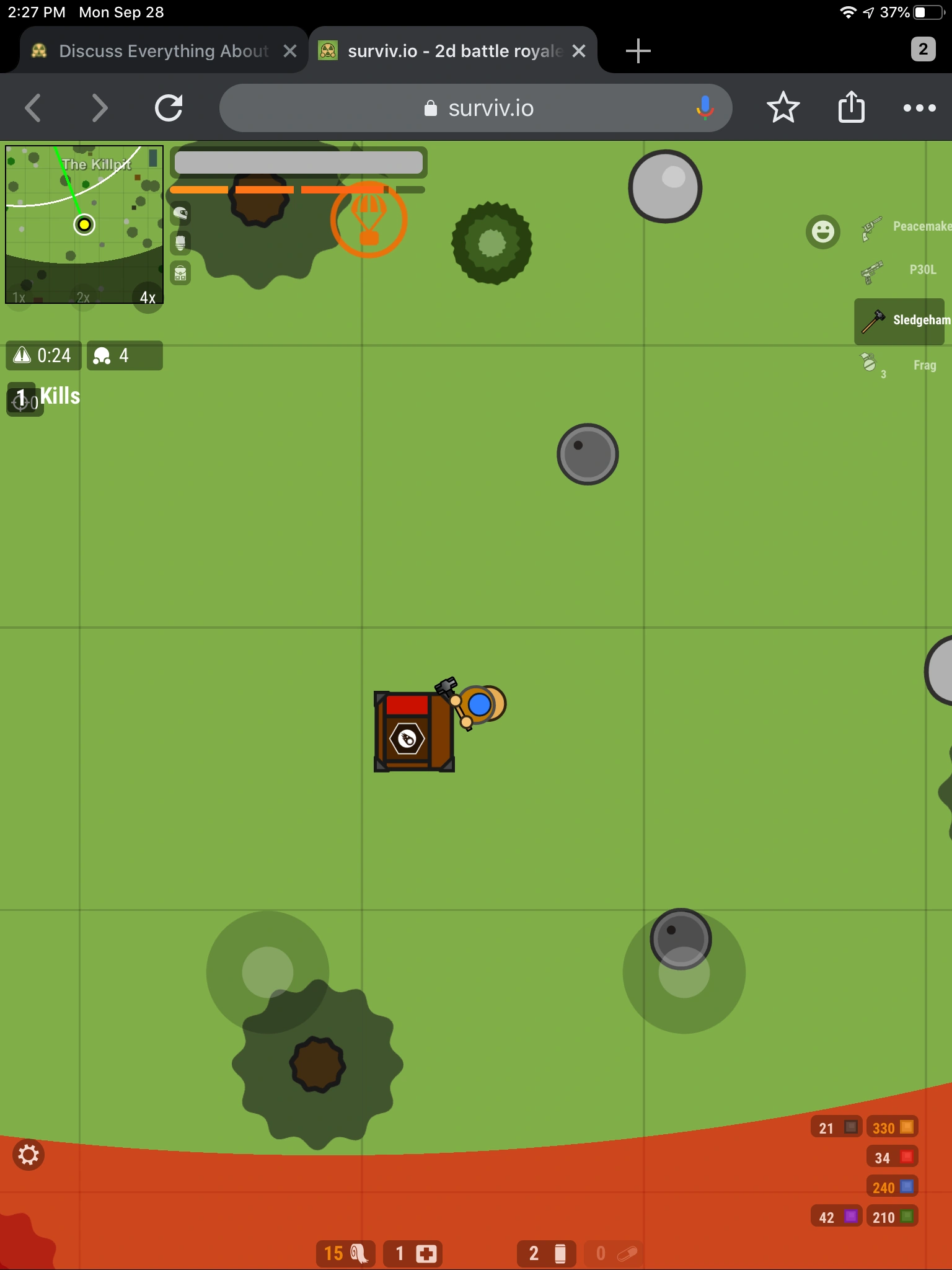
Task: Switch minimap zoom to 4x
Action: coord(148,298)
